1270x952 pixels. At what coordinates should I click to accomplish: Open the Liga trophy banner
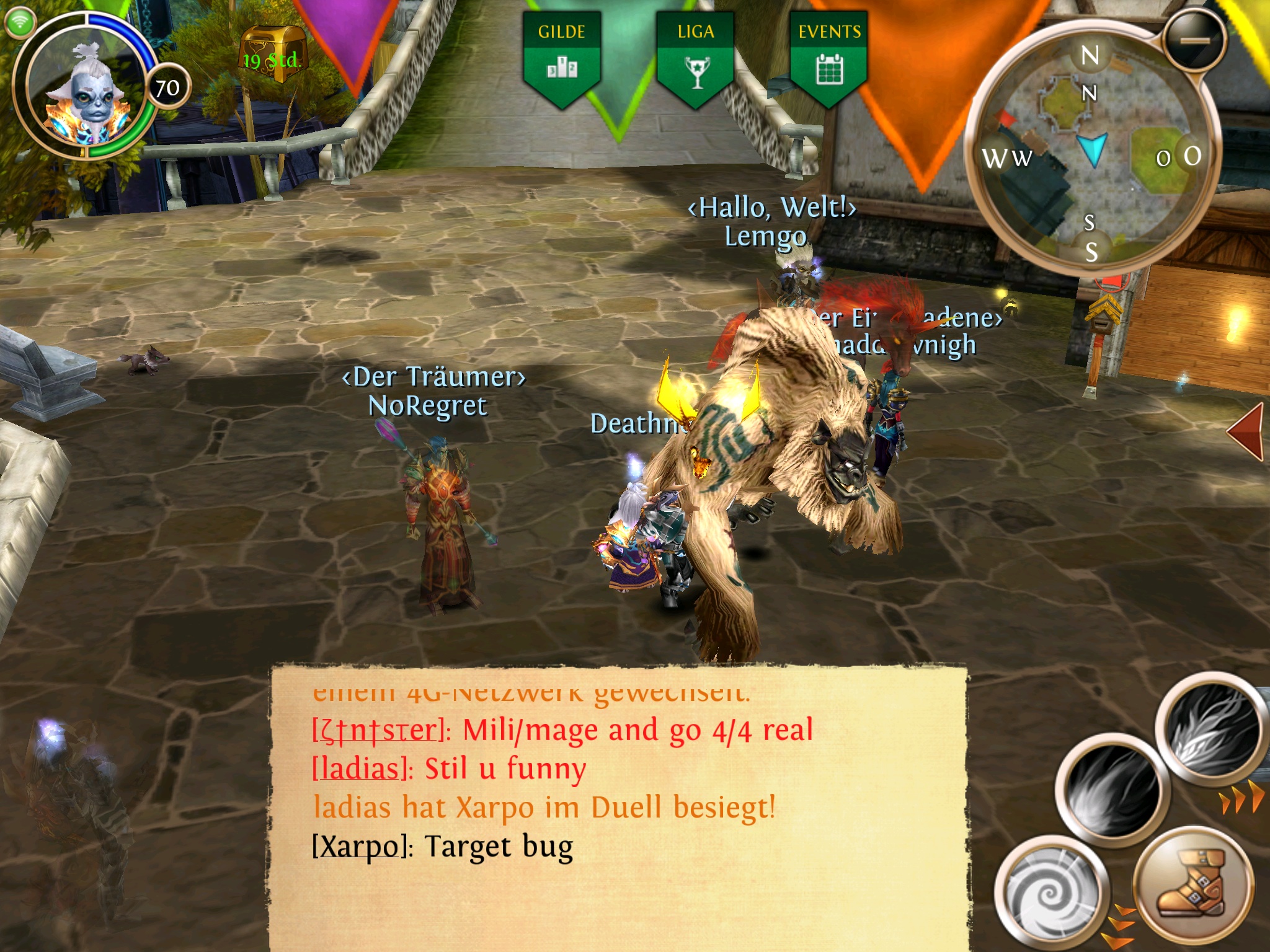coord(696,57)
